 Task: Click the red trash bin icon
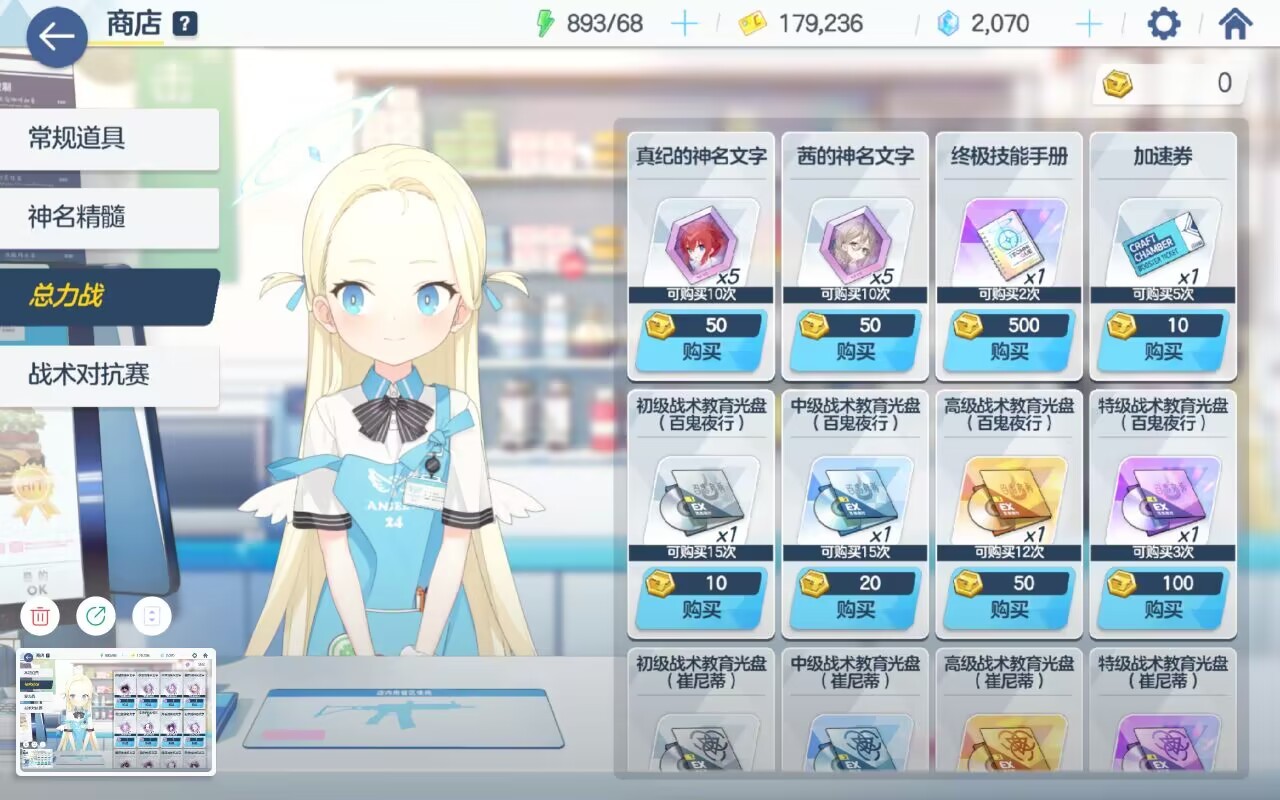pyautogui.click(x=39, y=616)
